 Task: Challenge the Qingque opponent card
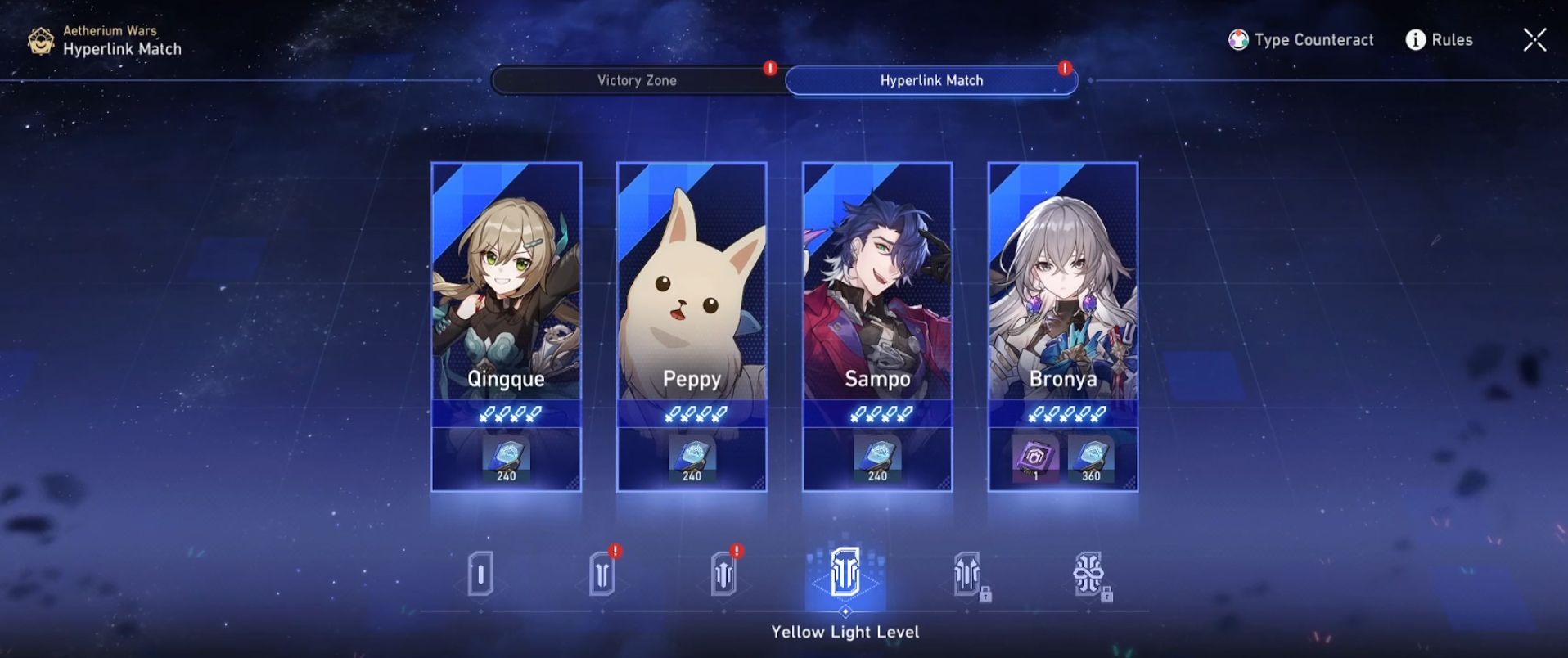pyautogui.click(x=506, y=295)
